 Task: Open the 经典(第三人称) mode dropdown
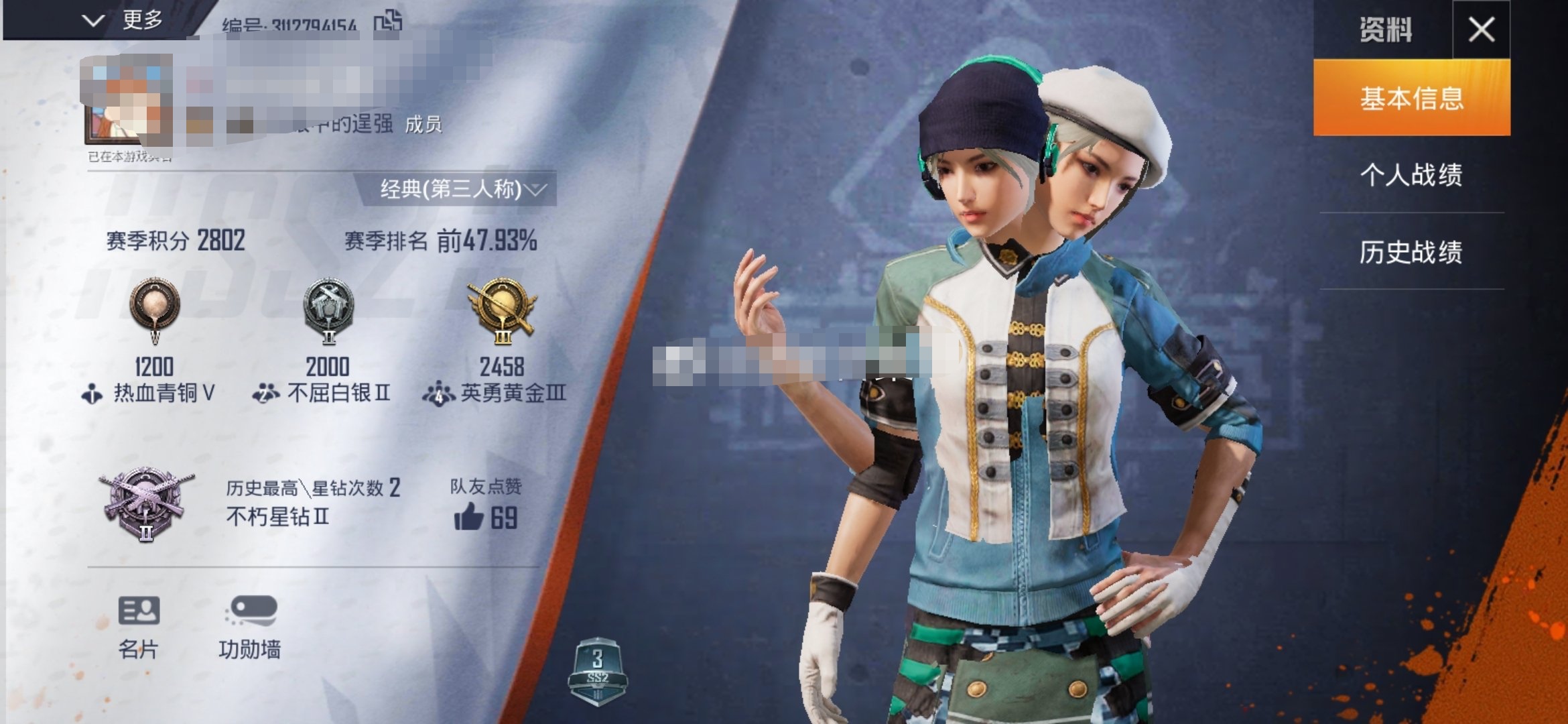pyautogui.click(x=462, y=189)
